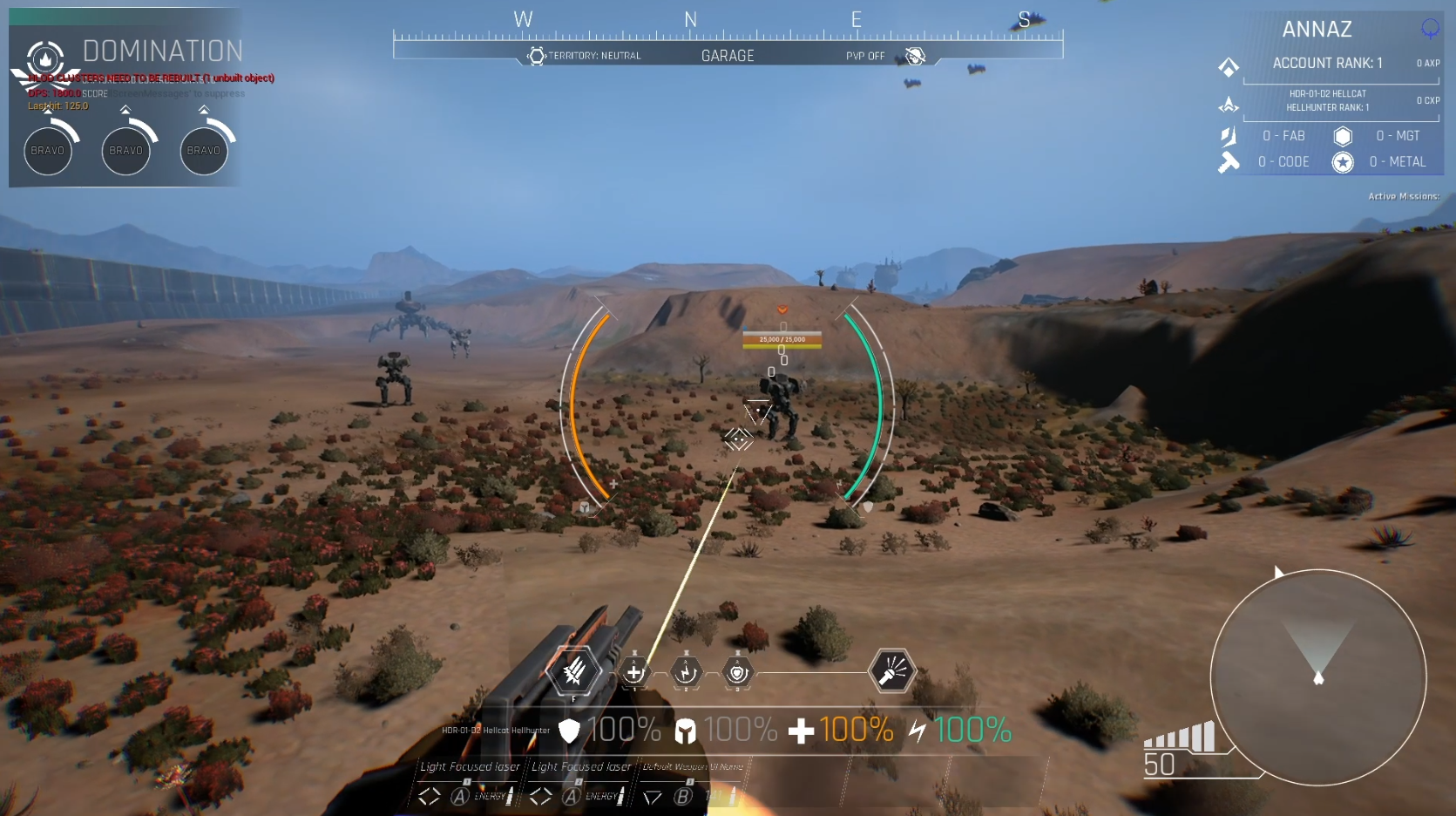Click the METAL star currency icon
This screenshot has height=816, width=1456.
coord(1343,162)
